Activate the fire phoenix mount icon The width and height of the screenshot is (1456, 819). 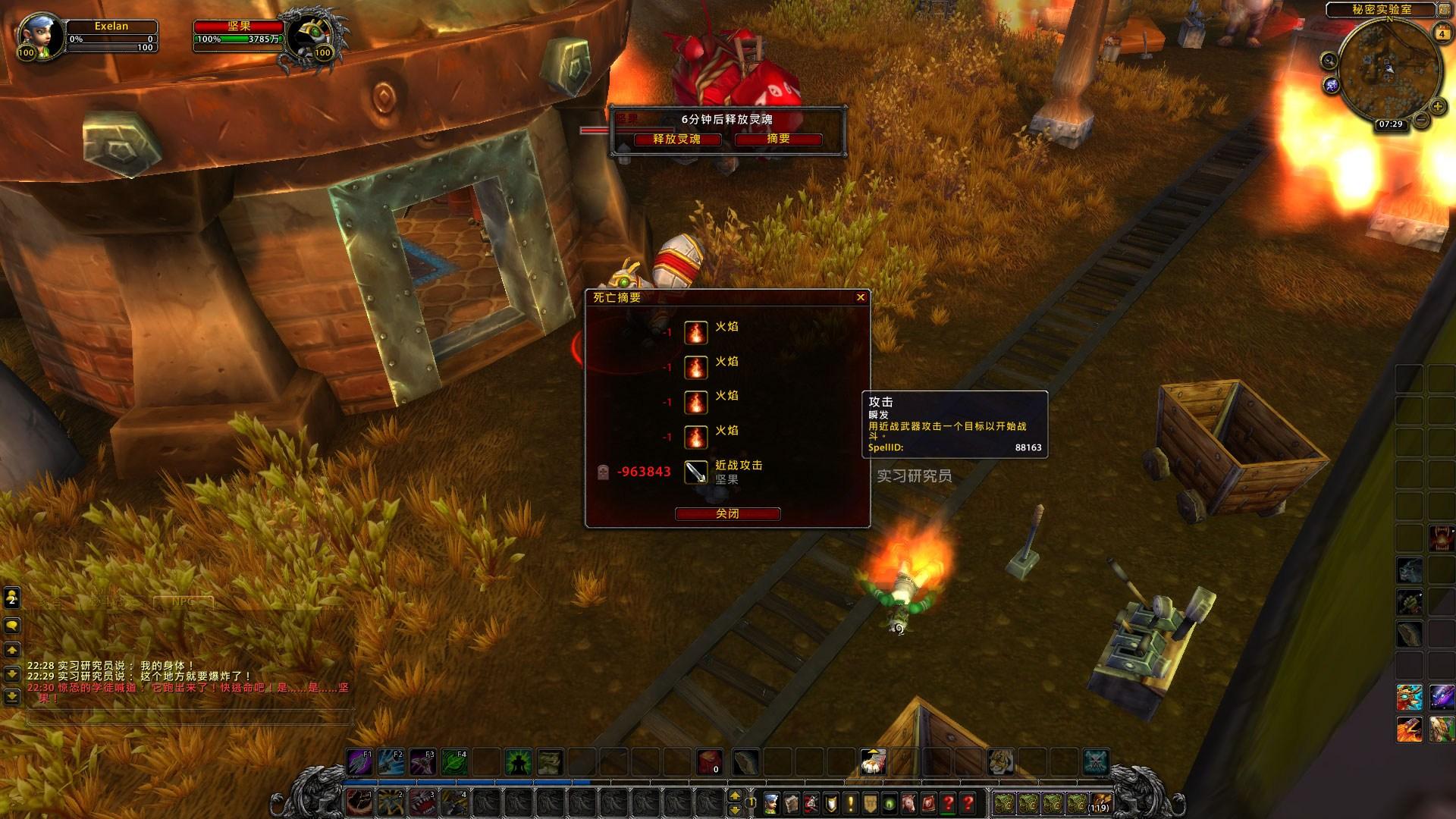1408,730
